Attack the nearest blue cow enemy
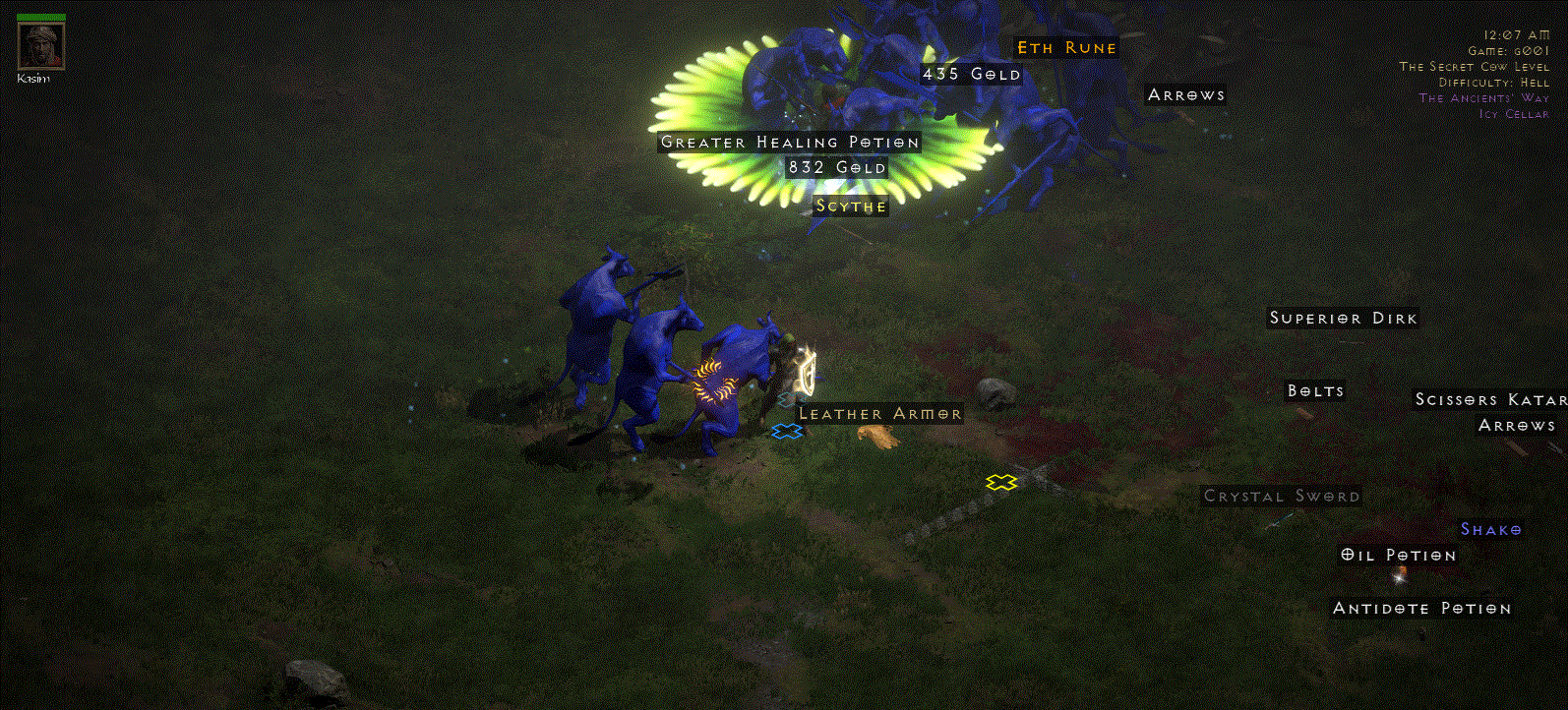The height and width of the screenshot is (710, 1568). click(x=733, y=384)
